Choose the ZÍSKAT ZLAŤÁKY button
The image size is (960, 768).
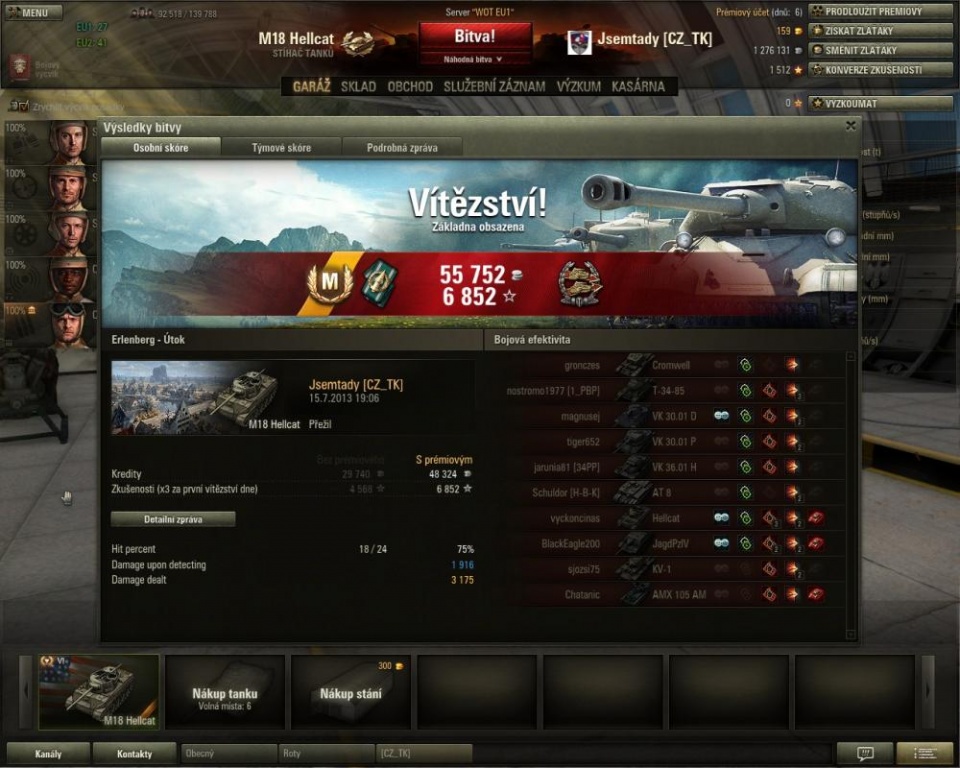click(x=880, y=31)
